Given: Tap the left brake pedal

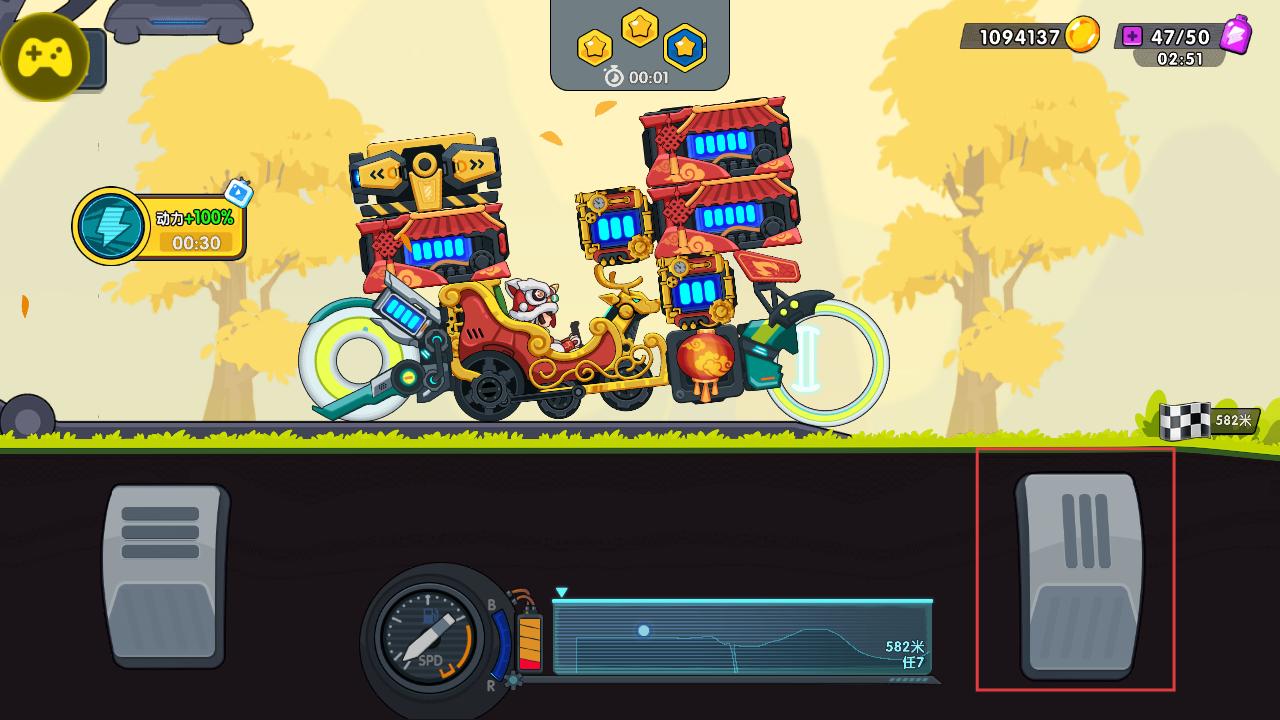Looking at the screenshot, I should coord(165,574).
